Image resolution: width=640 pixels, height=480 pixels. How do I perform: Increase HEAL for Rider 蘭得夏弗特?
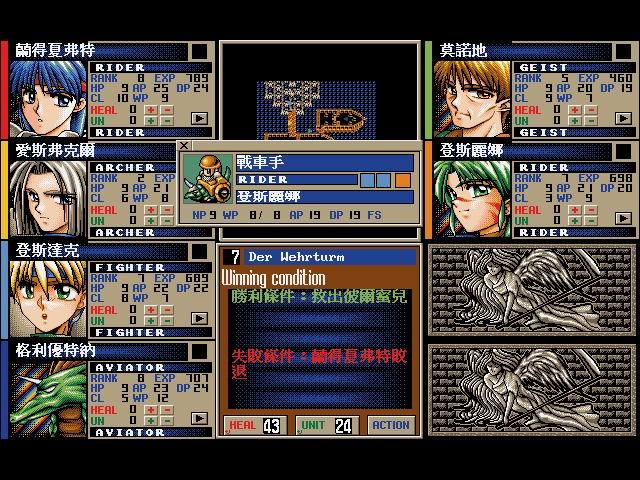pyautogui.click(x=152, y=108)
